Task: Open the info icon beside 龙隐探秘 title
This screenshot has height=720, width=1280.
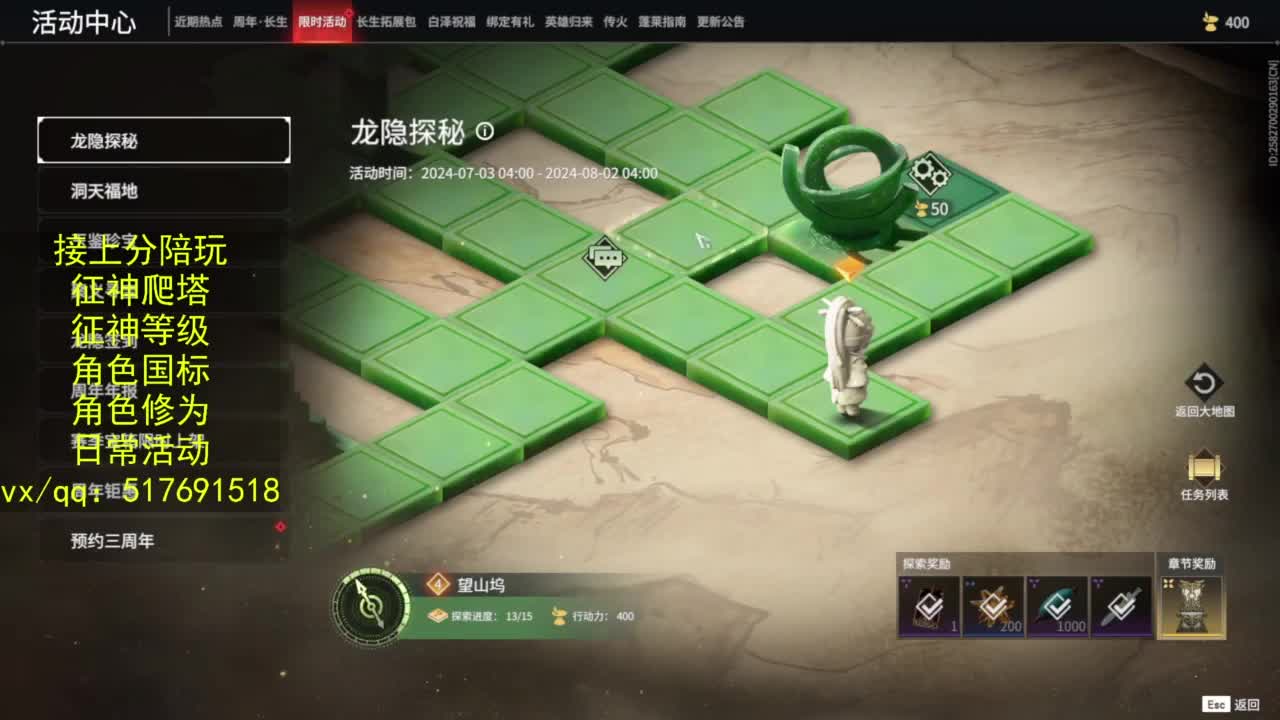Action: (x=485, y=133)
